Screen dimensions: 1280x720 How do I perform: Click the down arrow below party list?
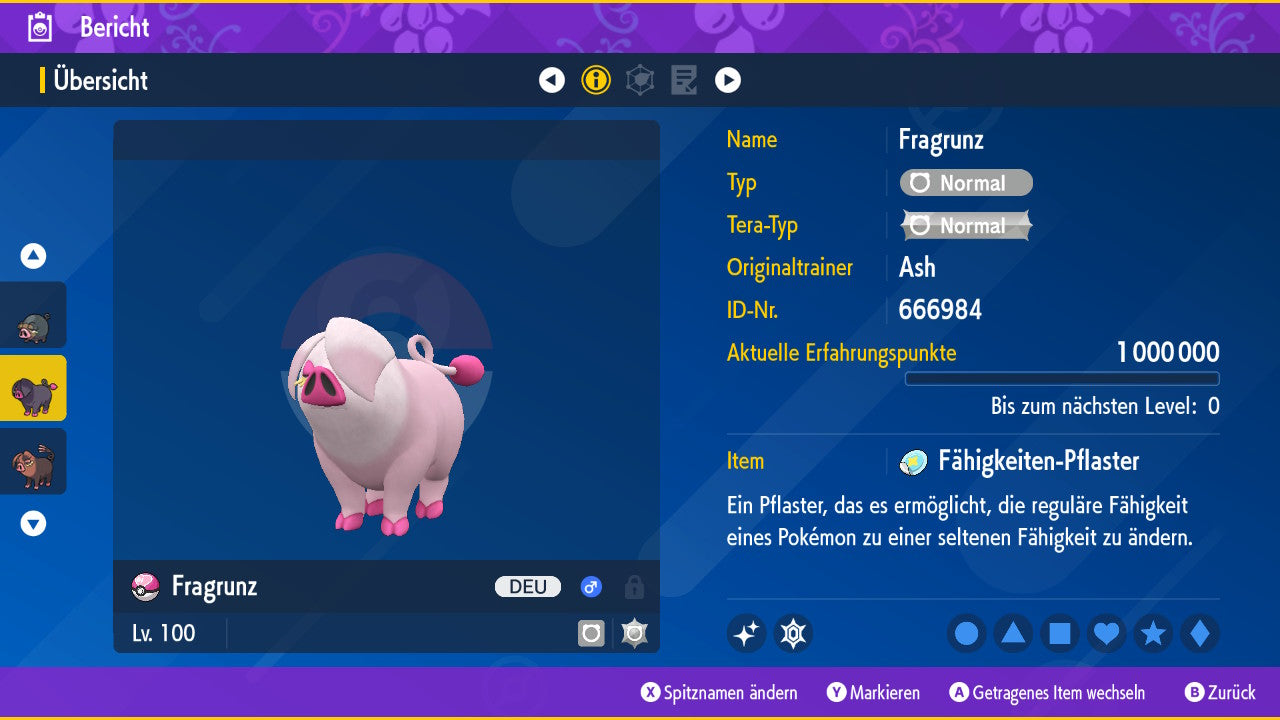pos(33,523)
